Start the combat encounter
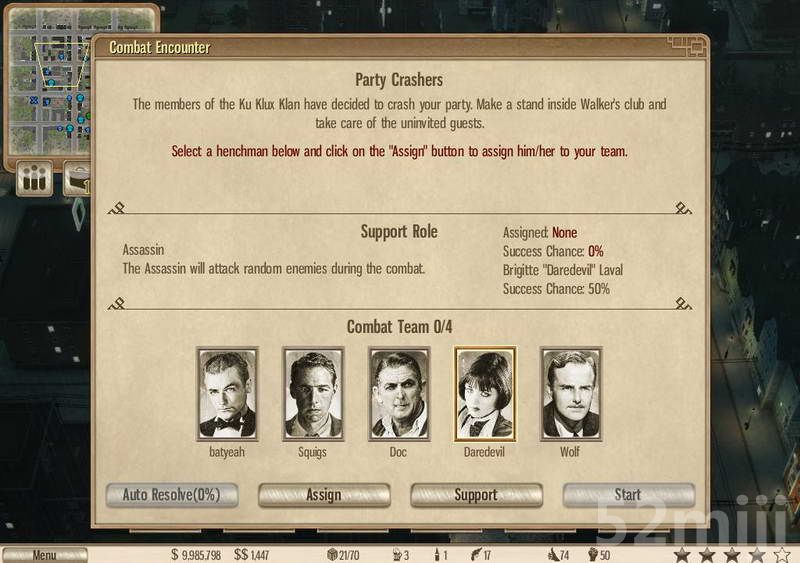Viewport: 800px width, 563px height. pyautogui.click(x=628, y=495)
